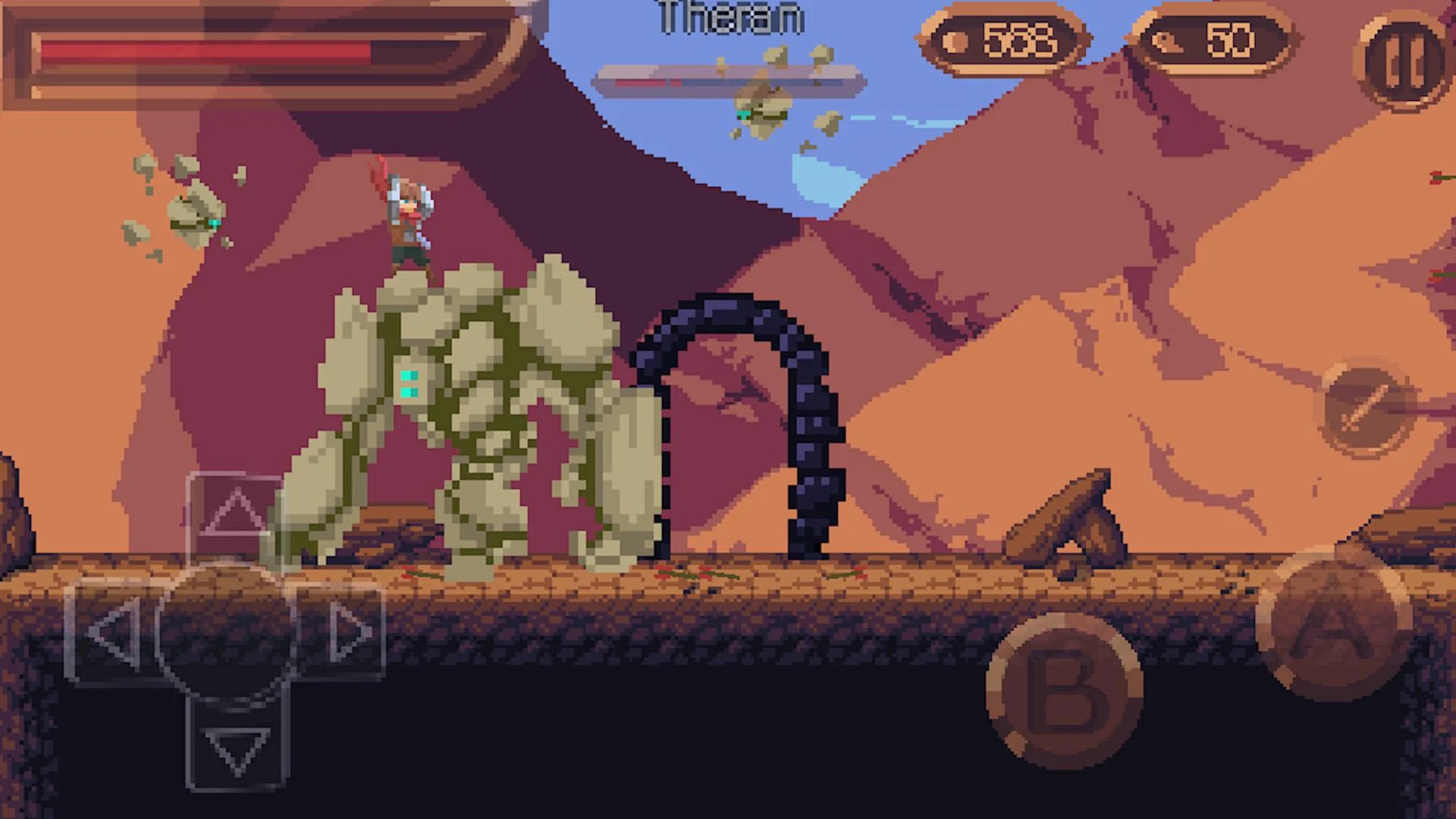This screenshot has width=1456, height=819.
Task: Tap the stone golem enemy
Action: point(470,417)
